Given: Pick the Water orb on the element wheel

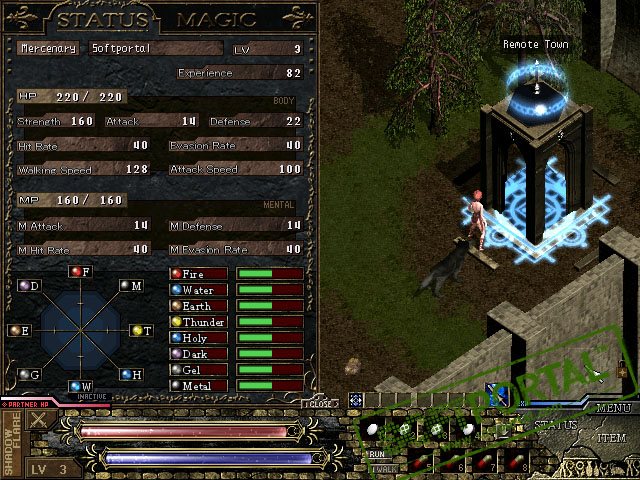Looking at the screenshot, I should (76, 386).
